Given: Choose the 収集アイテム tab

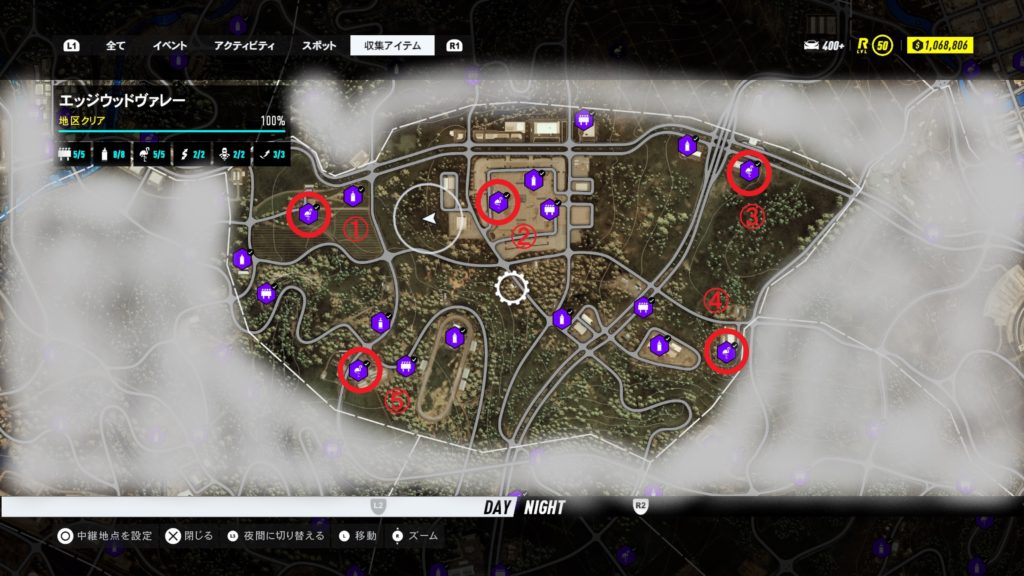Looking at the screenshot, I should 392,46.
